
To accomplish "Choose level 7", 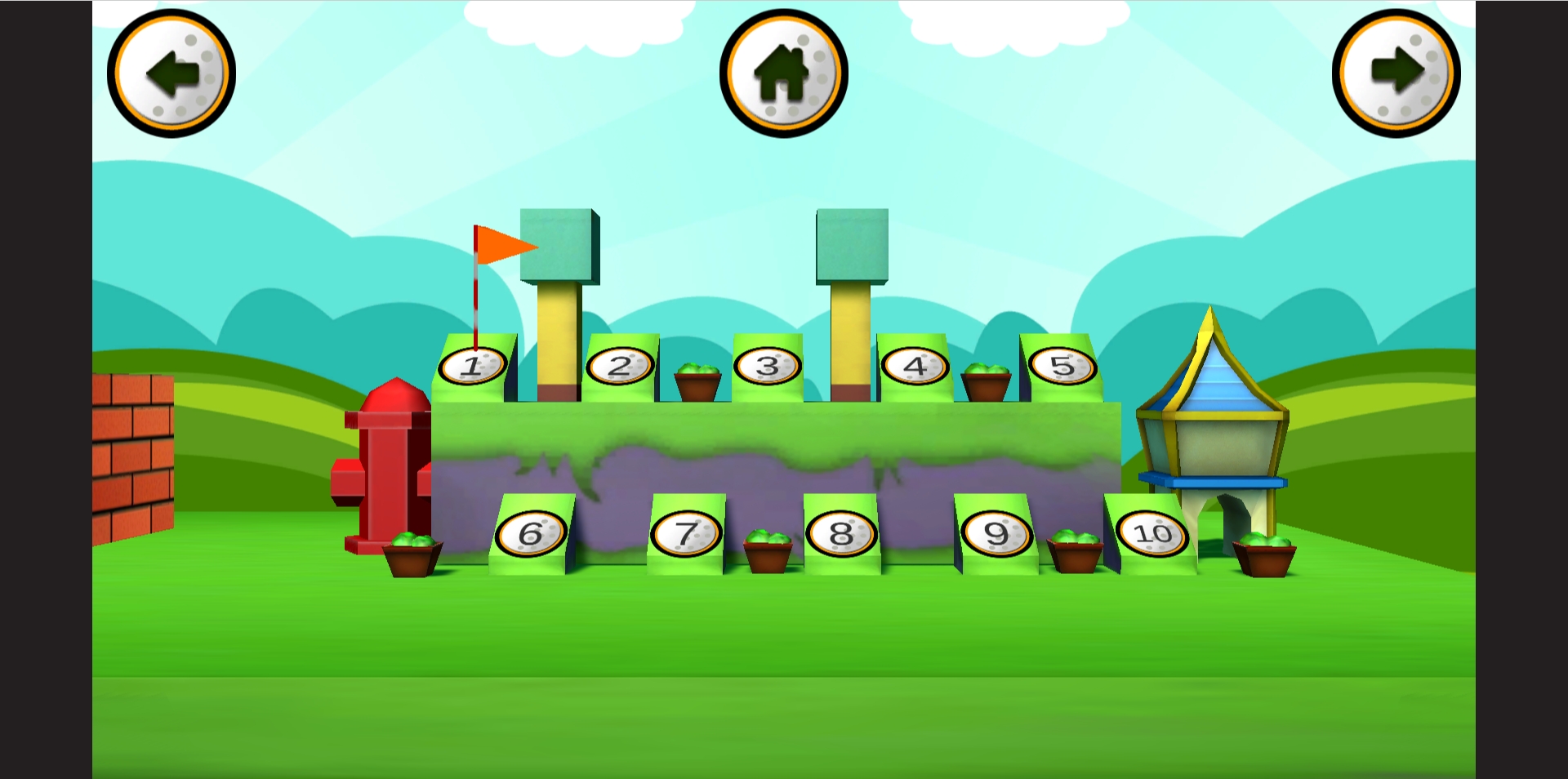I will [686, 535].
